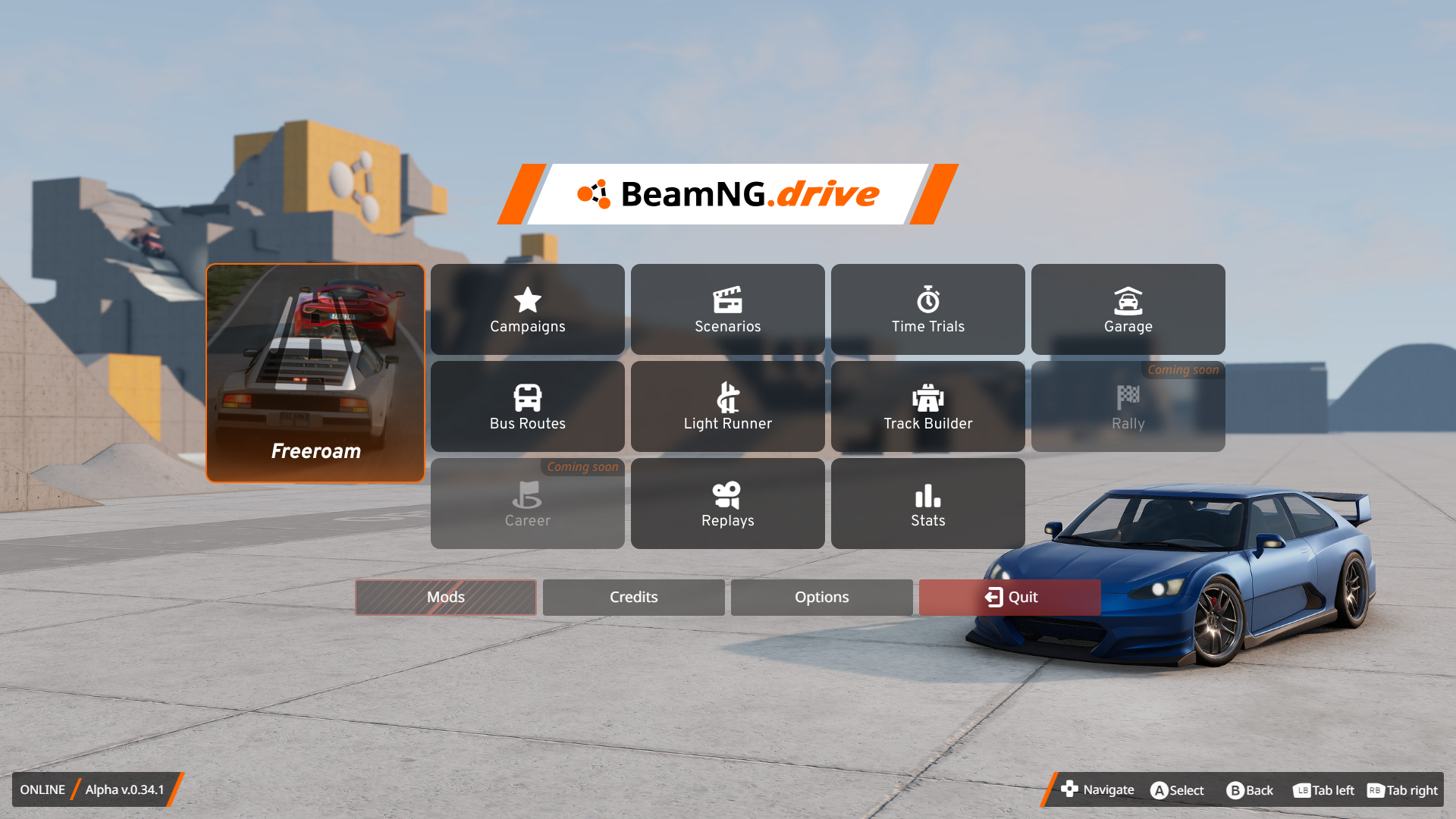Open the Scenarios menu
Screen dimensions: 1456x819
click(x=728, y=309)
